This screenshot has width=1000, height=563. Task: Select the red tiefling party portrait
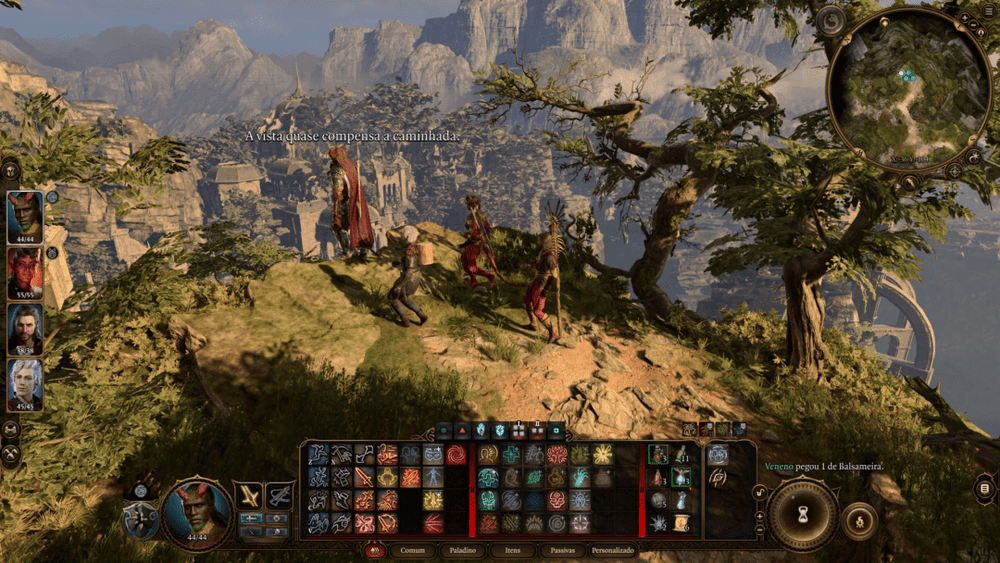[25, 271]
